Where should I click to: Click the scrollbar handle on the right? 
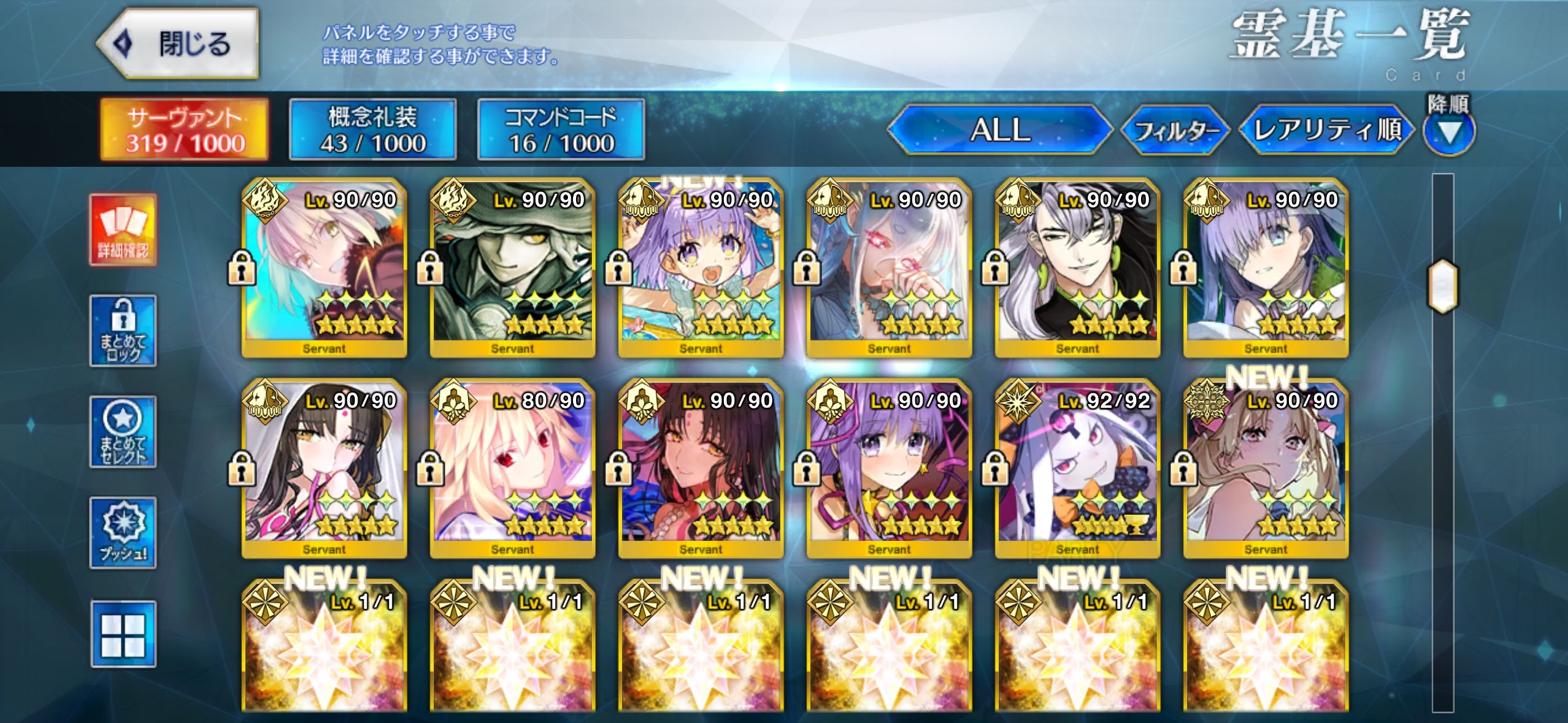coord(1443,287)
